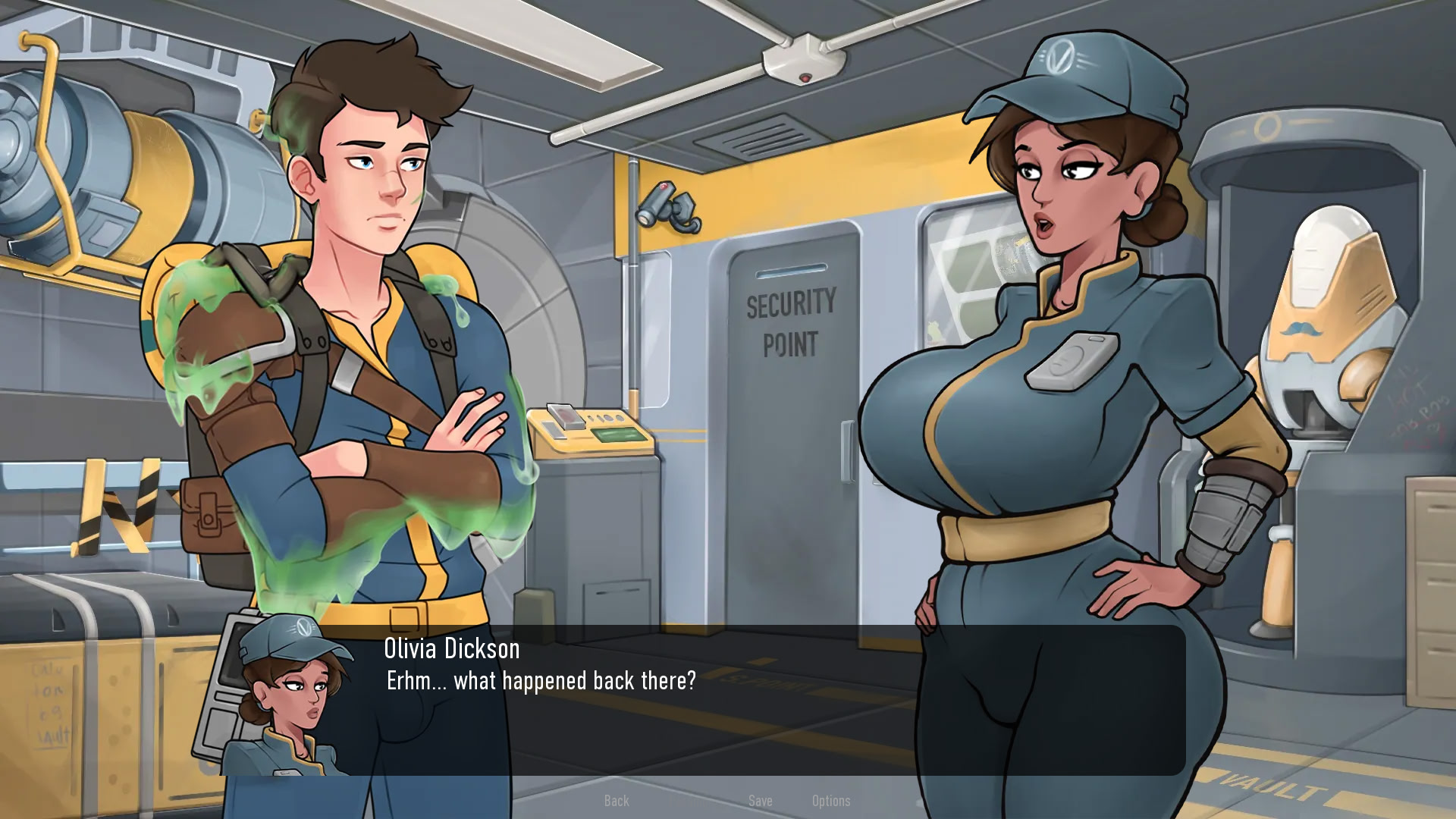Open the Options menu
This screenshot has width=1456, height=819.
(x=831, y=801)
